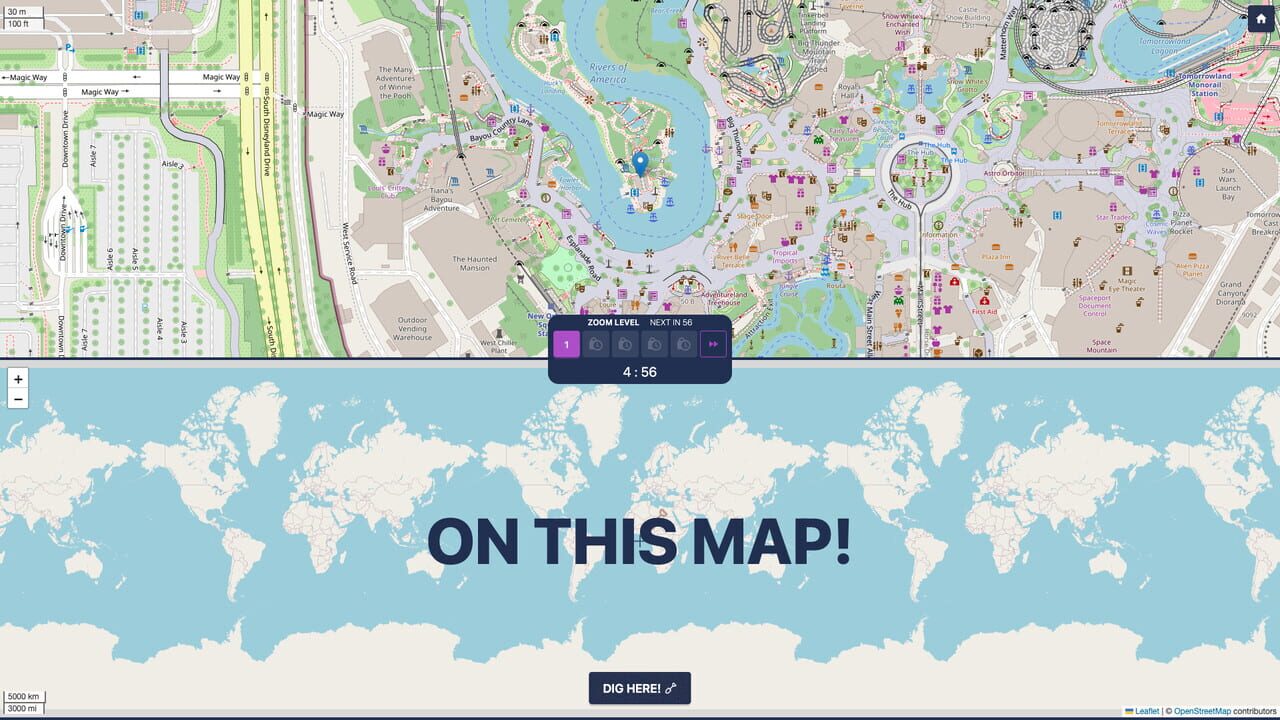The width and height of the screenshot is (1280, 720).
Task: Click the home icon in the top-right corner
Action: point(1262,18)
